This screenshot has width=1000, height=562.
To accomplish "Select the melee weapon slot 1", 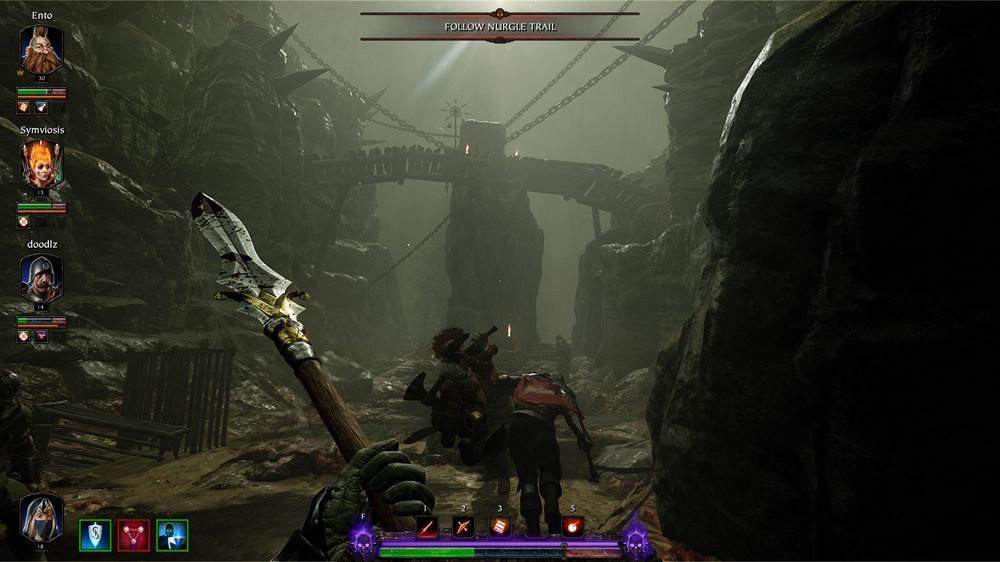I will (427, 527).
